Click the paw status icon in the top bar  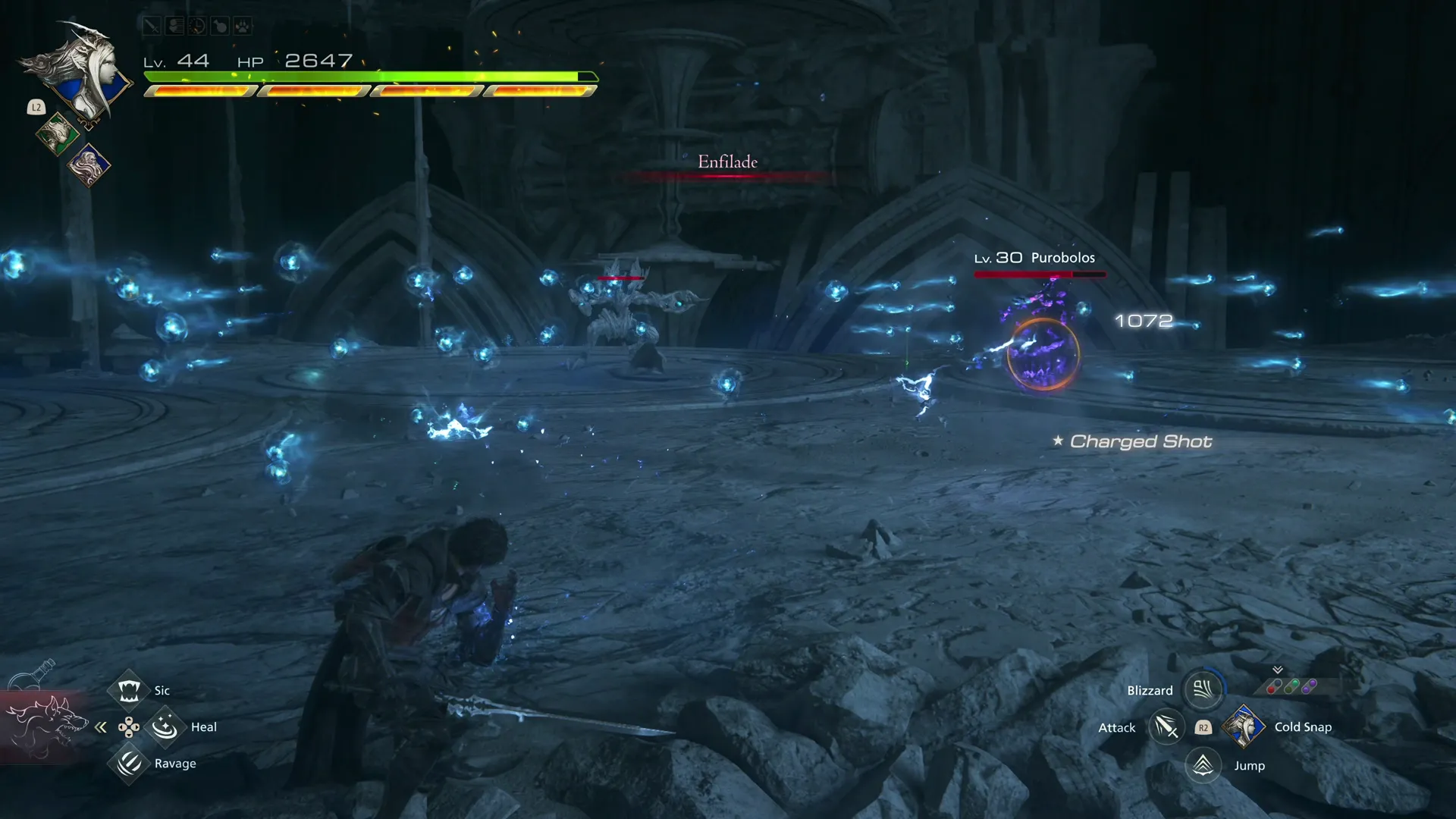243,26
